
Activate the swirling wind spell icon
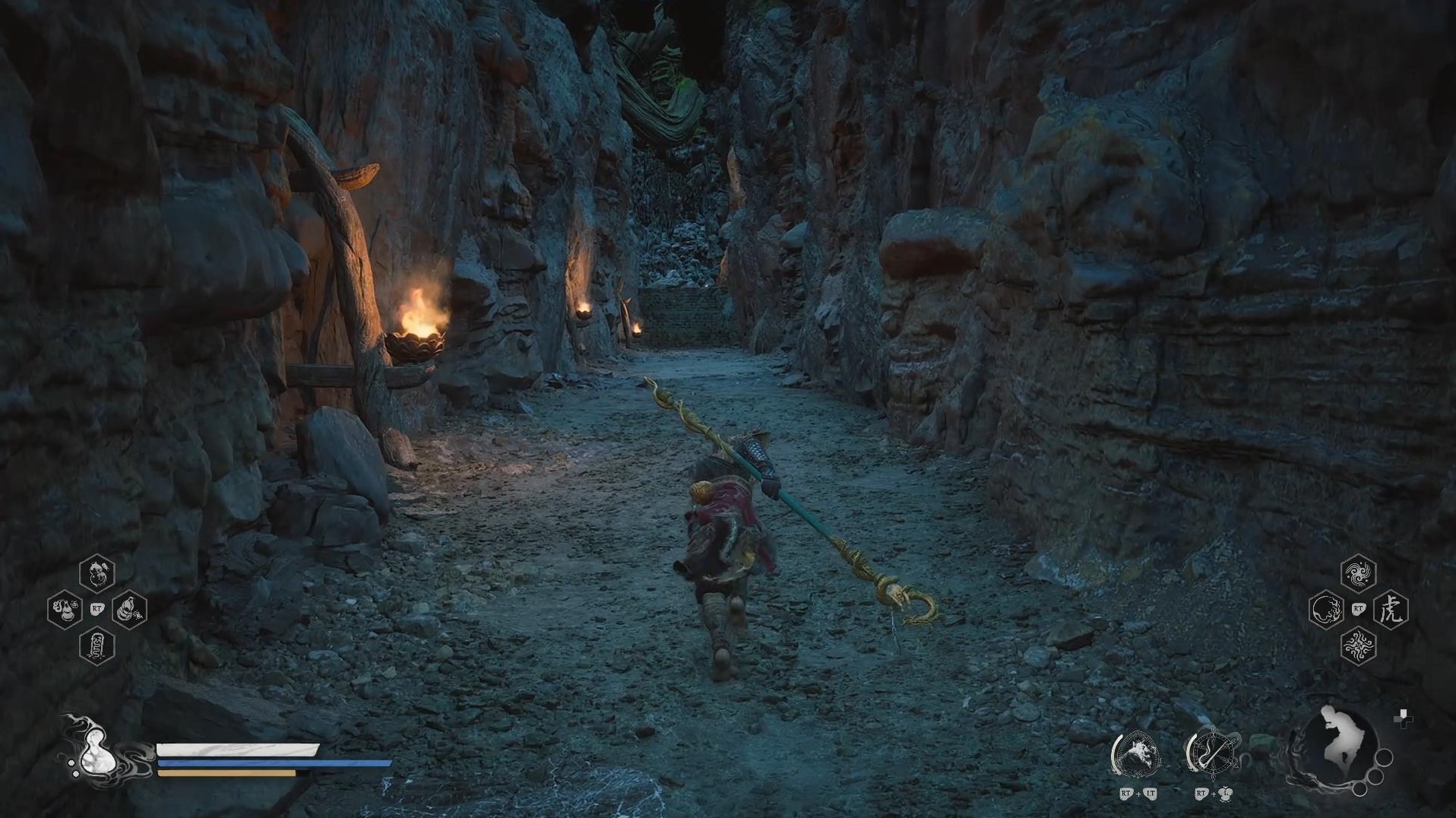pyautogui.click(x=1358, y=573)
